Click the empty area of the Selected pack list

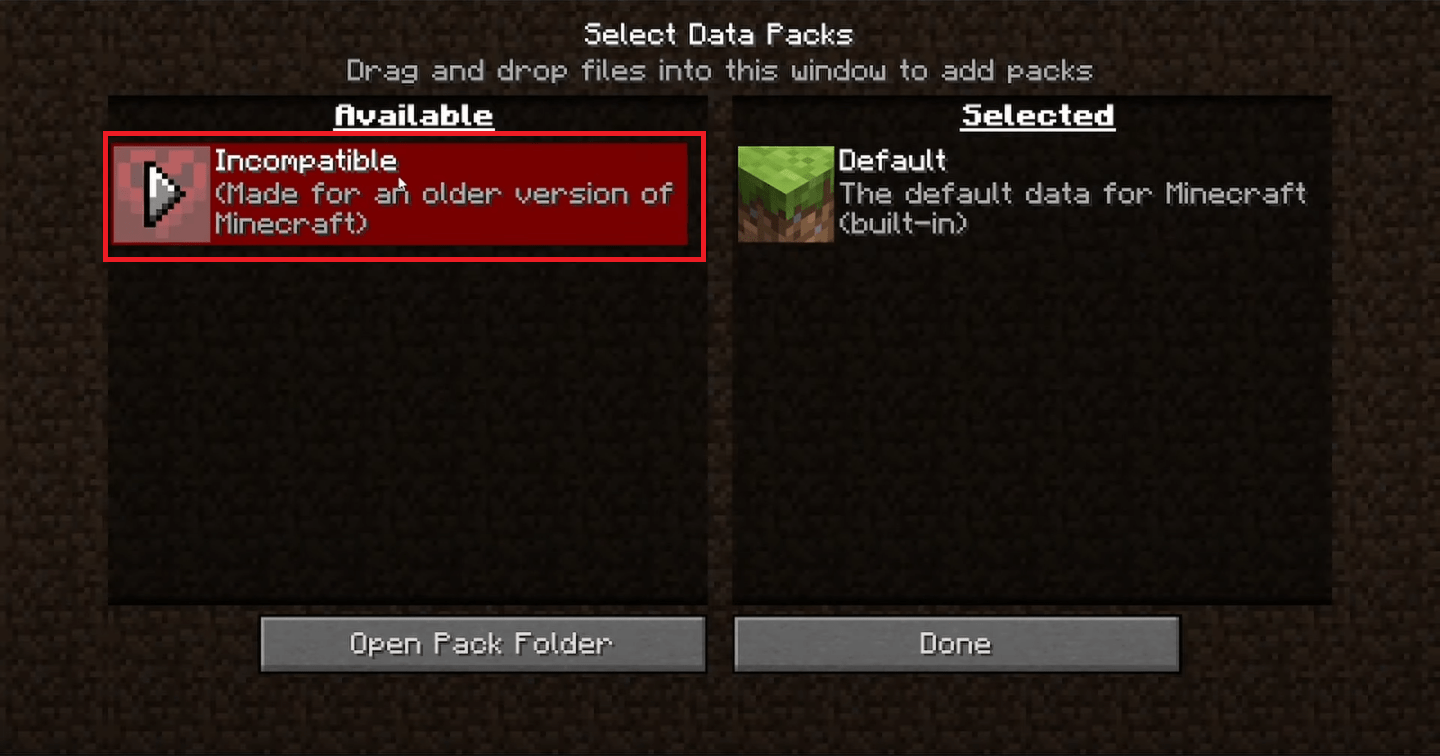(x=1030, y=430)
